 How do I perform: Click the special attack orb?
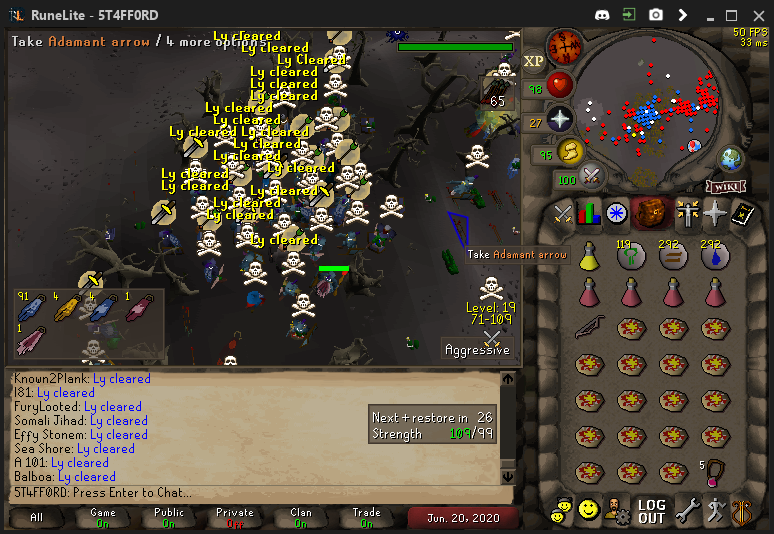(x=591, y=177)
